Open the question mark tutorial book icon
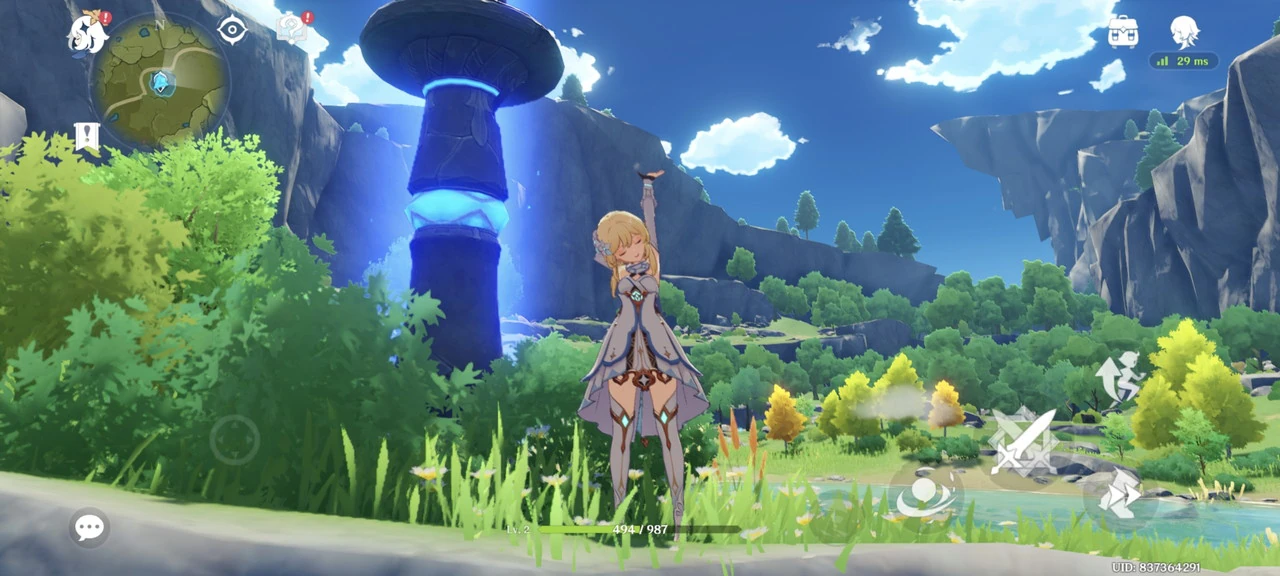1280x576 pixels. click(x=292, y=28)
